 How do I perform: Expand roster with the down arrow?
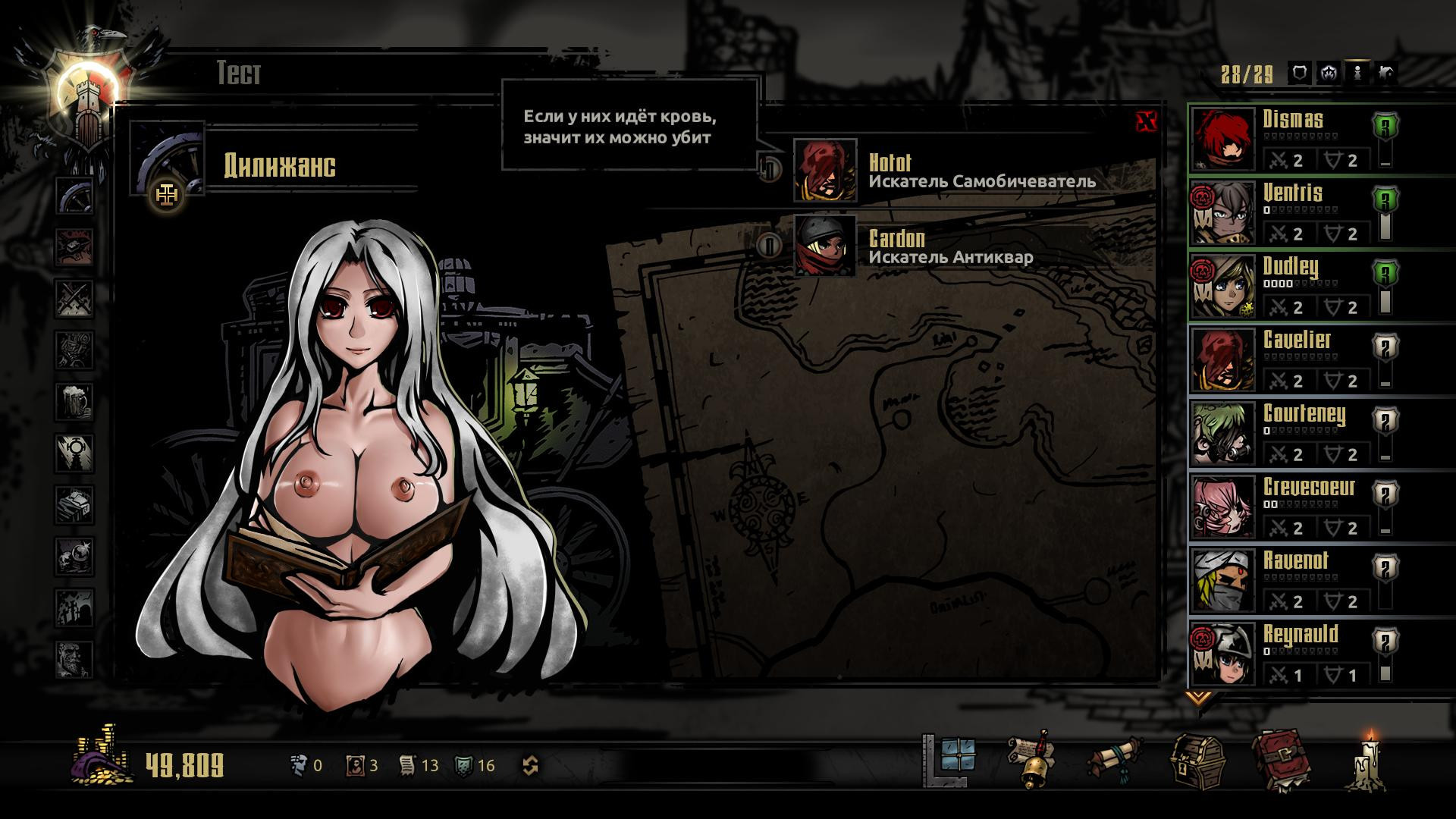click(x=1198, y=697)
